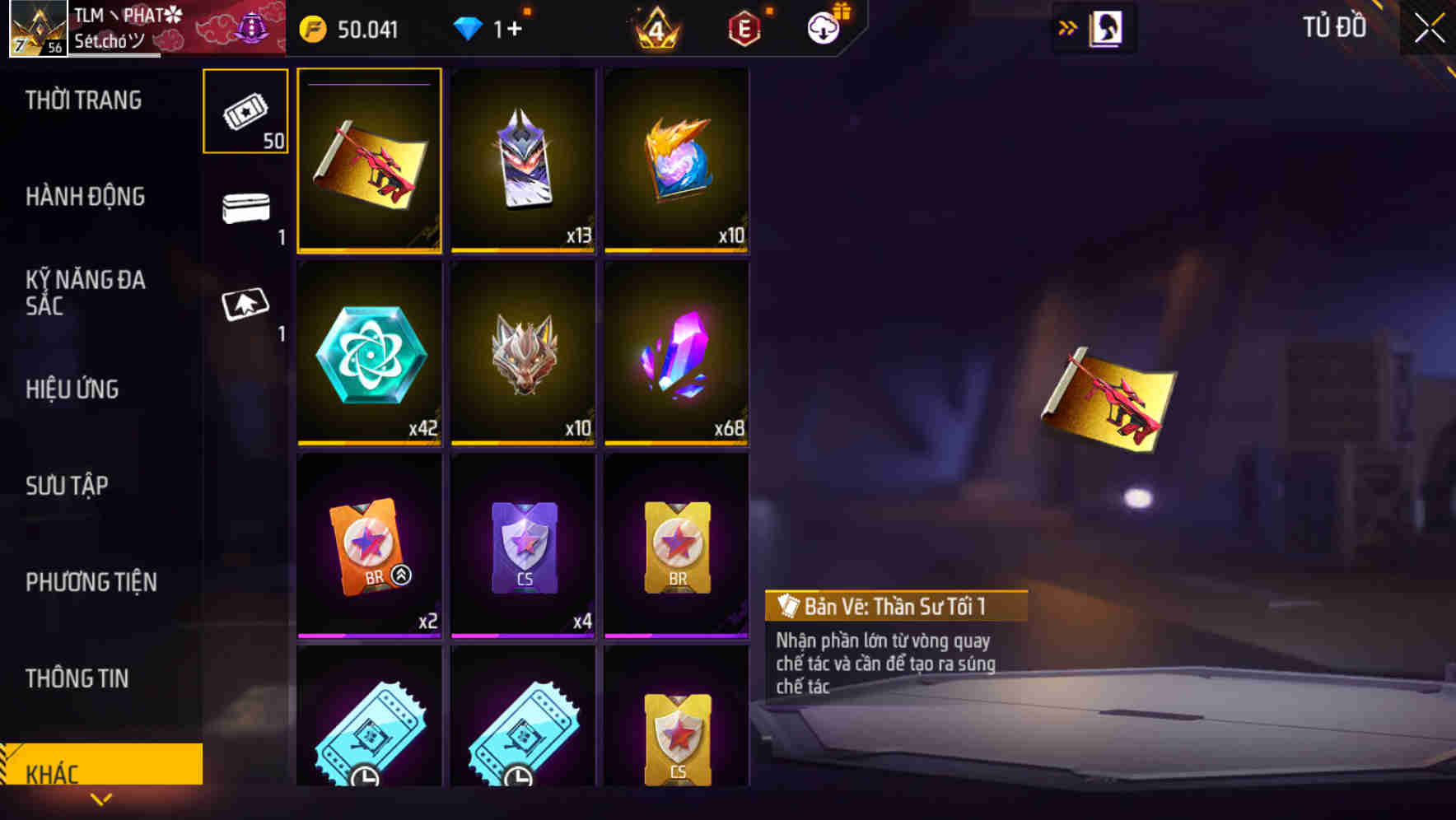1456x820 pixels.
Task: Open the gold BR card item
Action: point(676,543)
